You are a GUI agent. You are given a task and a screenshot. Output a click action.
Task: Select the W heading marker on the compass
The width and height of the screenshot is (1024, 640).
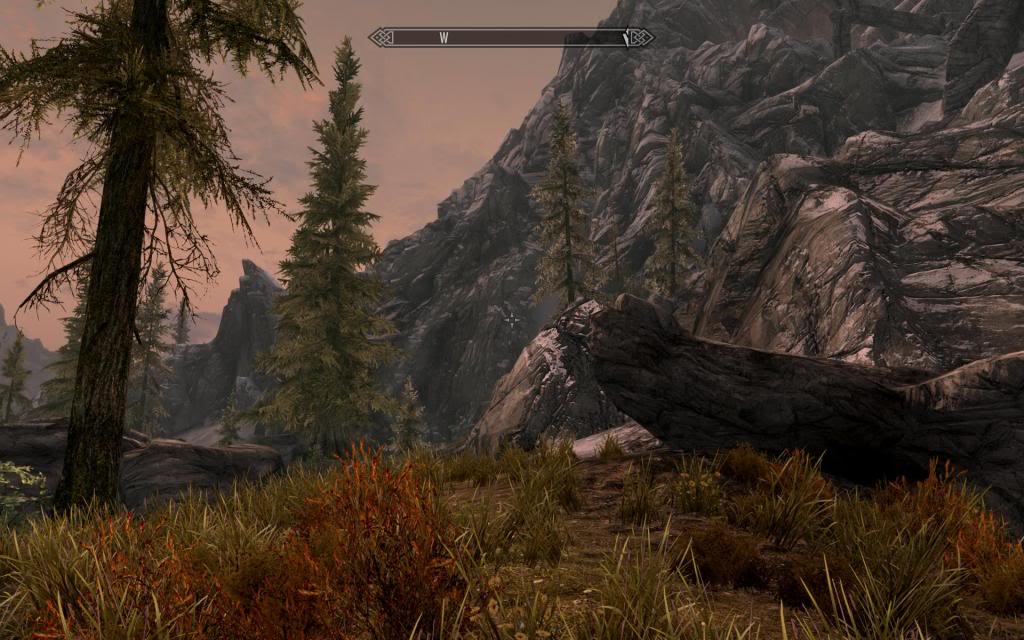coord(443,38)
